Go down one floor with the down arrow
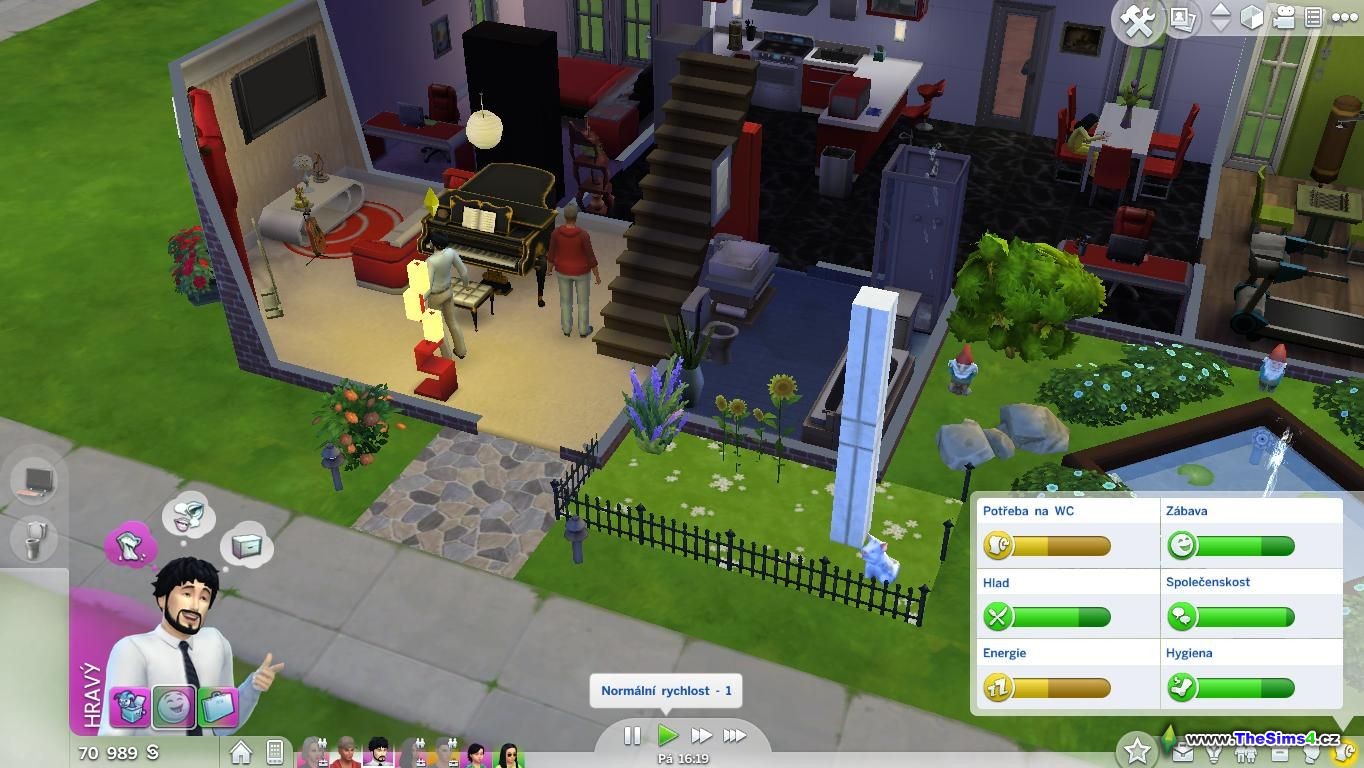1364x768 pixels. pyautogui.click(x=1220, y=26)
